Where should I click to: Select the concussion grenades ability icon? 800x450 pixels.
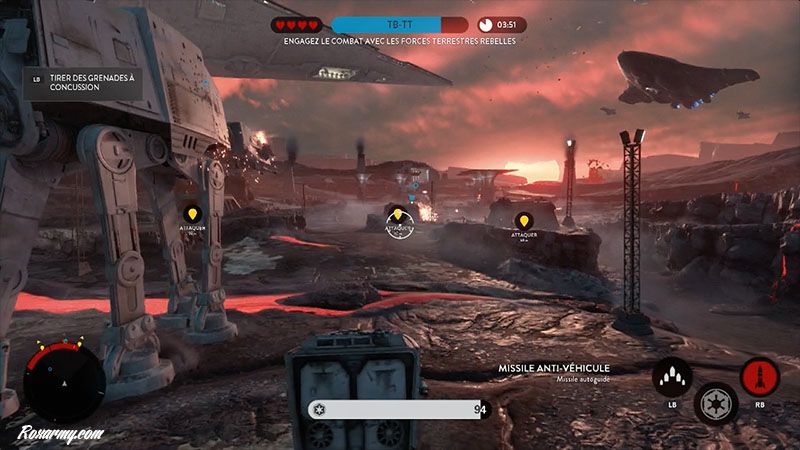pos(673,378)
